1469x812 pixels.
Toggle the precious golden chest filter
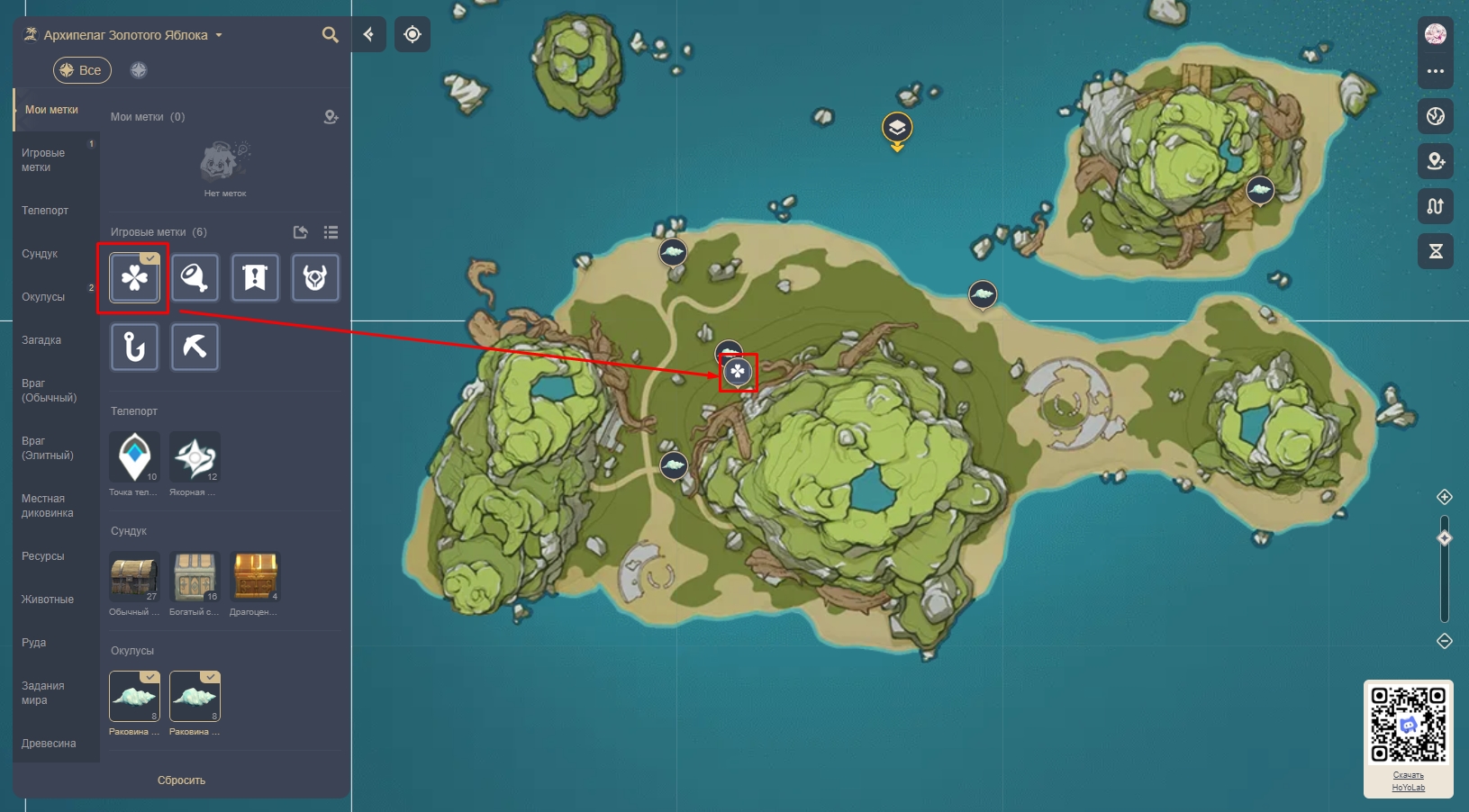click(255, 576)
